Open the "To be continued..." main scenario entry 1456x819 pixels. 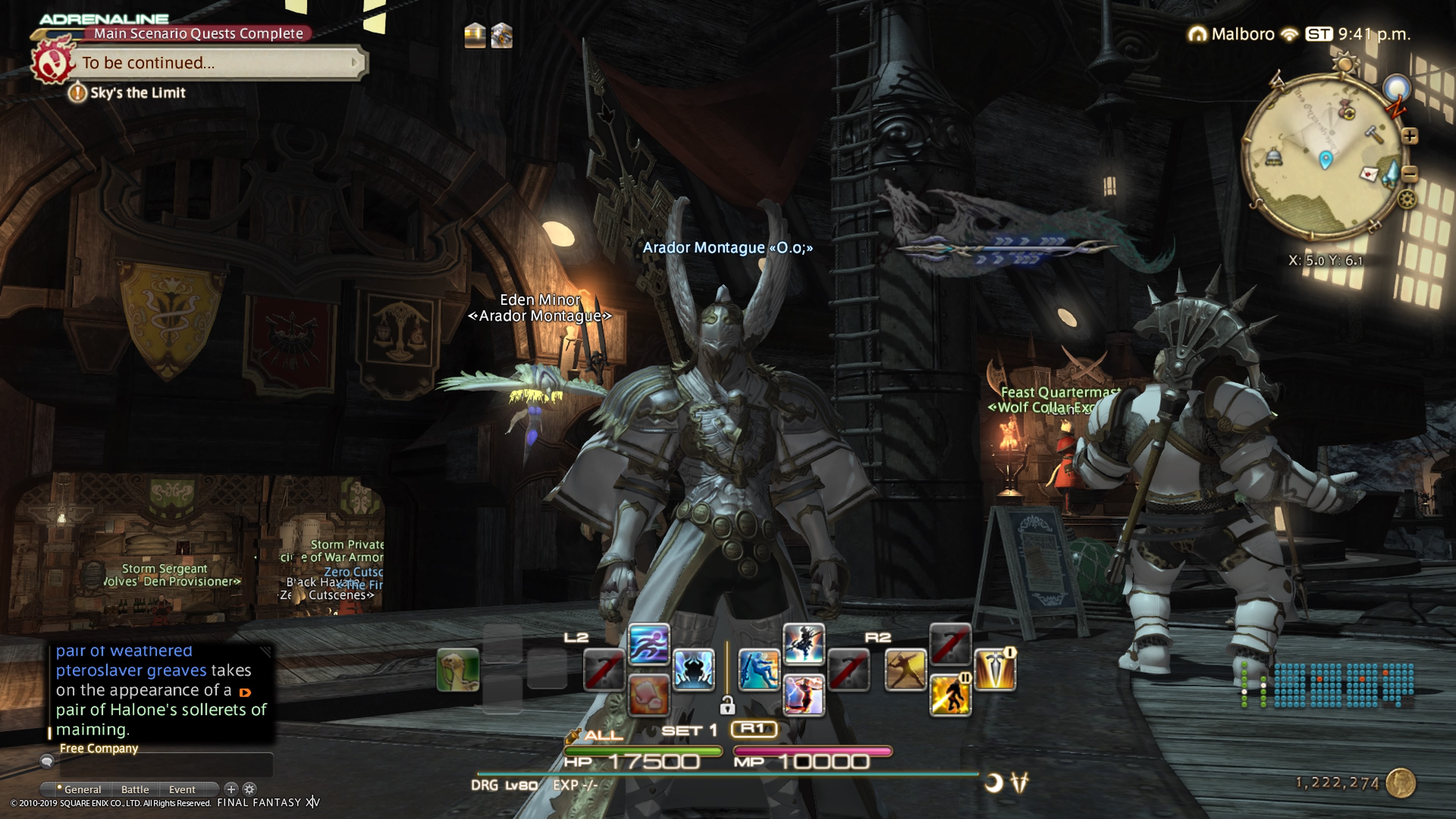[215, 62]
